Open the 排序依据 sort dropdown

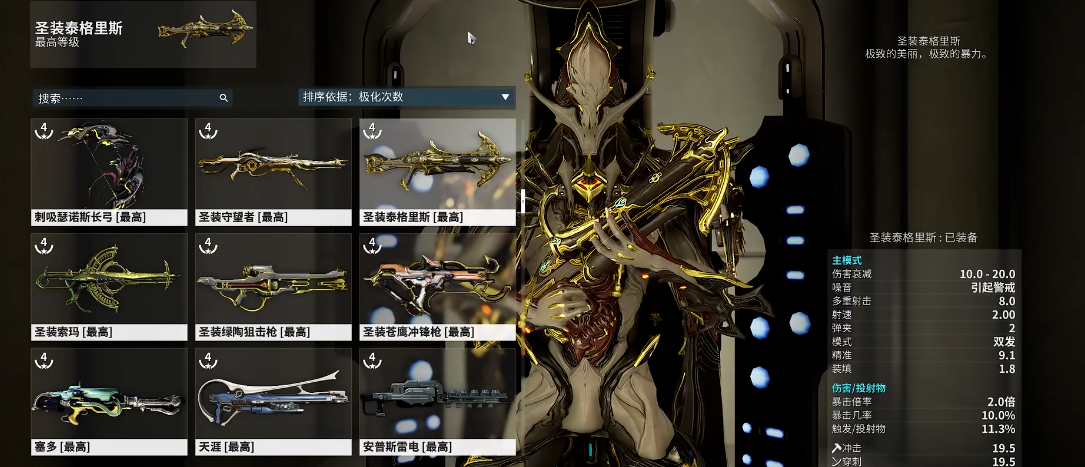406,97
